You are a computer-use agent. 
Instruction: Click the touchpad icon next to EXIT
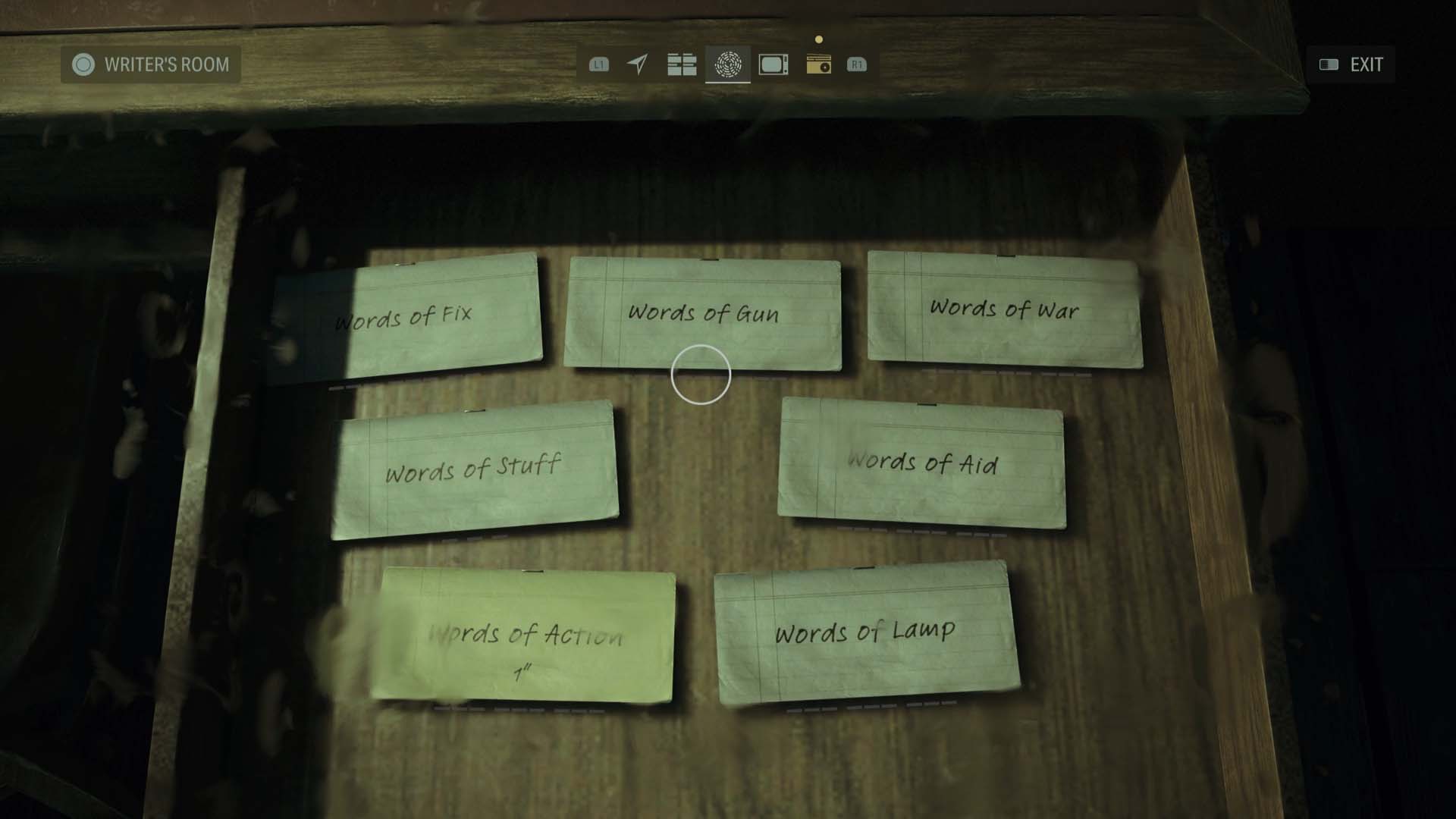(1328, 64)
